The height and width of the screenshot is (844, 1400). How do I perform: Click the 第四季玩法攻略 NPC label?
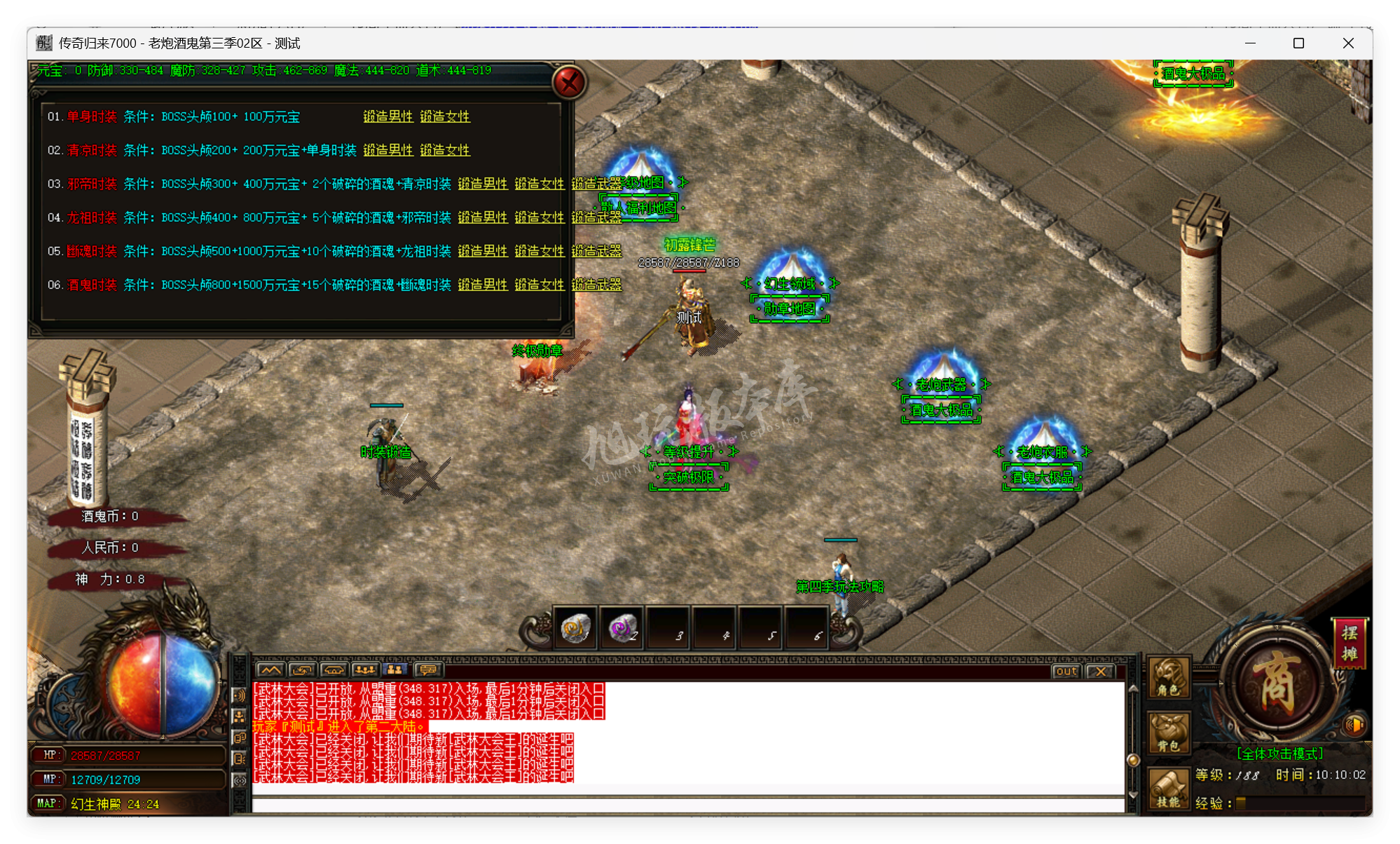click(x=842, y=587)
